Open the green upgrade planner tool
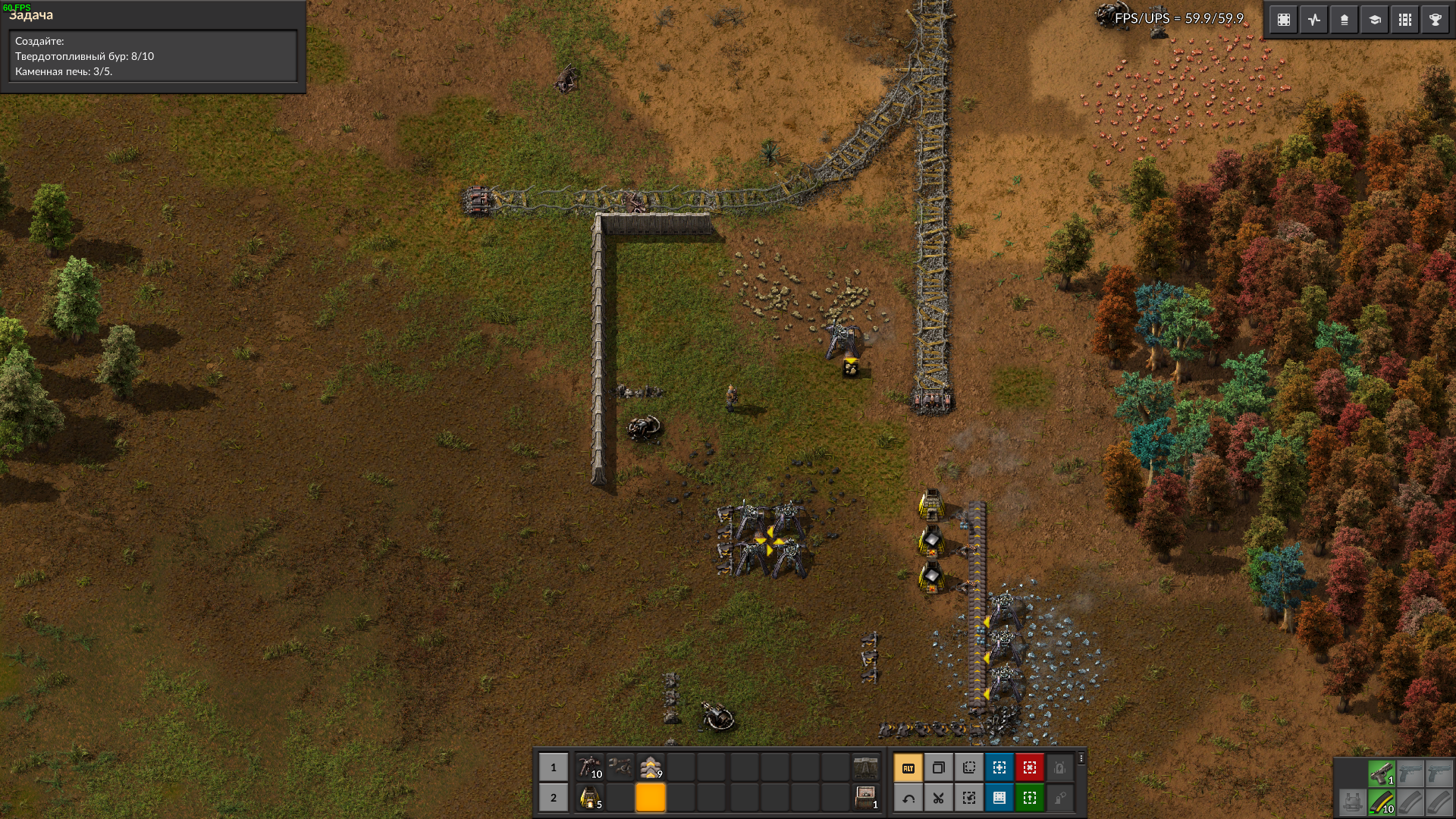Screen dimensions: 1456x819 (x=1030, y=798)
